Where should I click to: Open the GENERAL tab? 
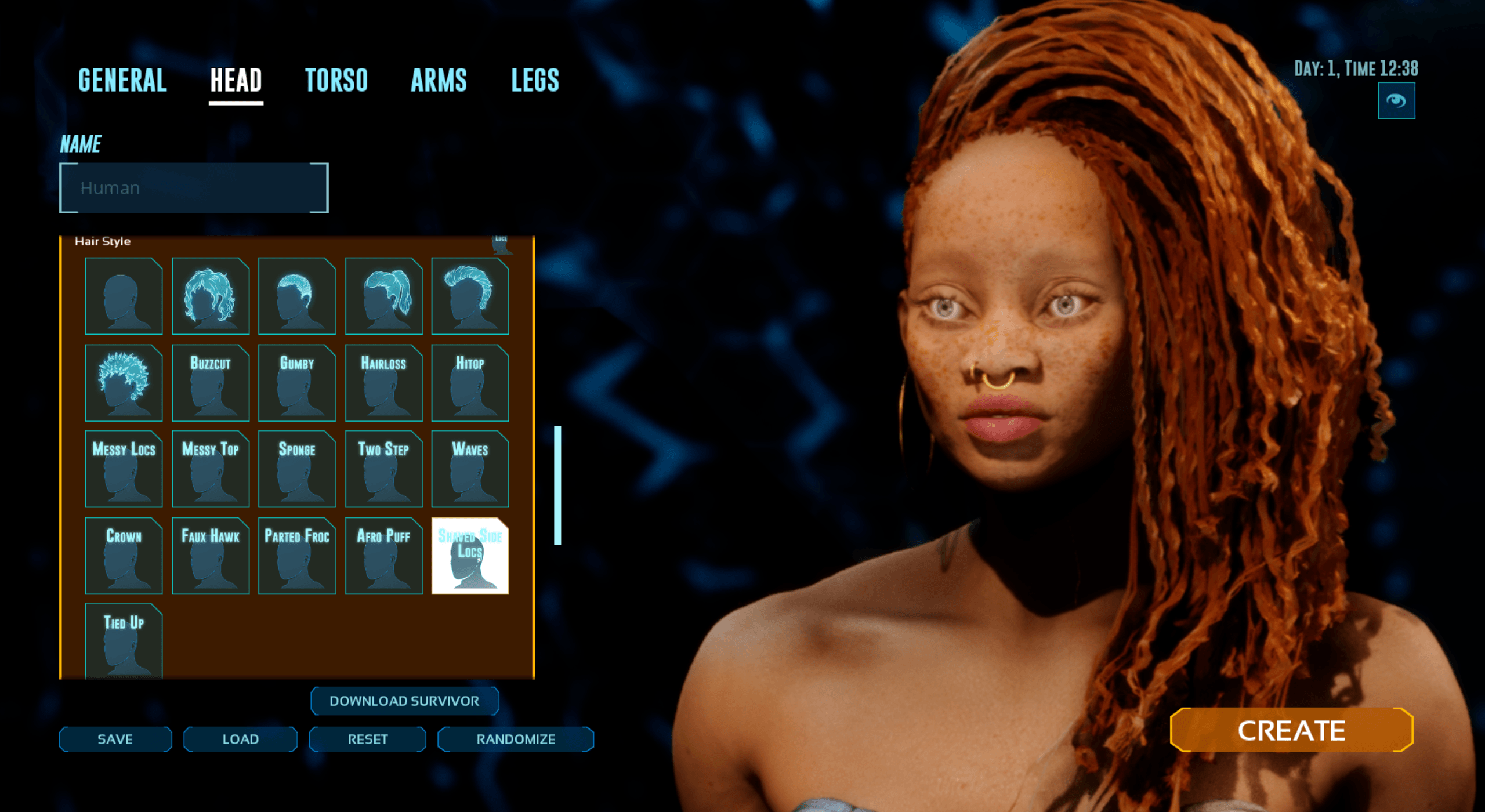[x=122, y=80]
